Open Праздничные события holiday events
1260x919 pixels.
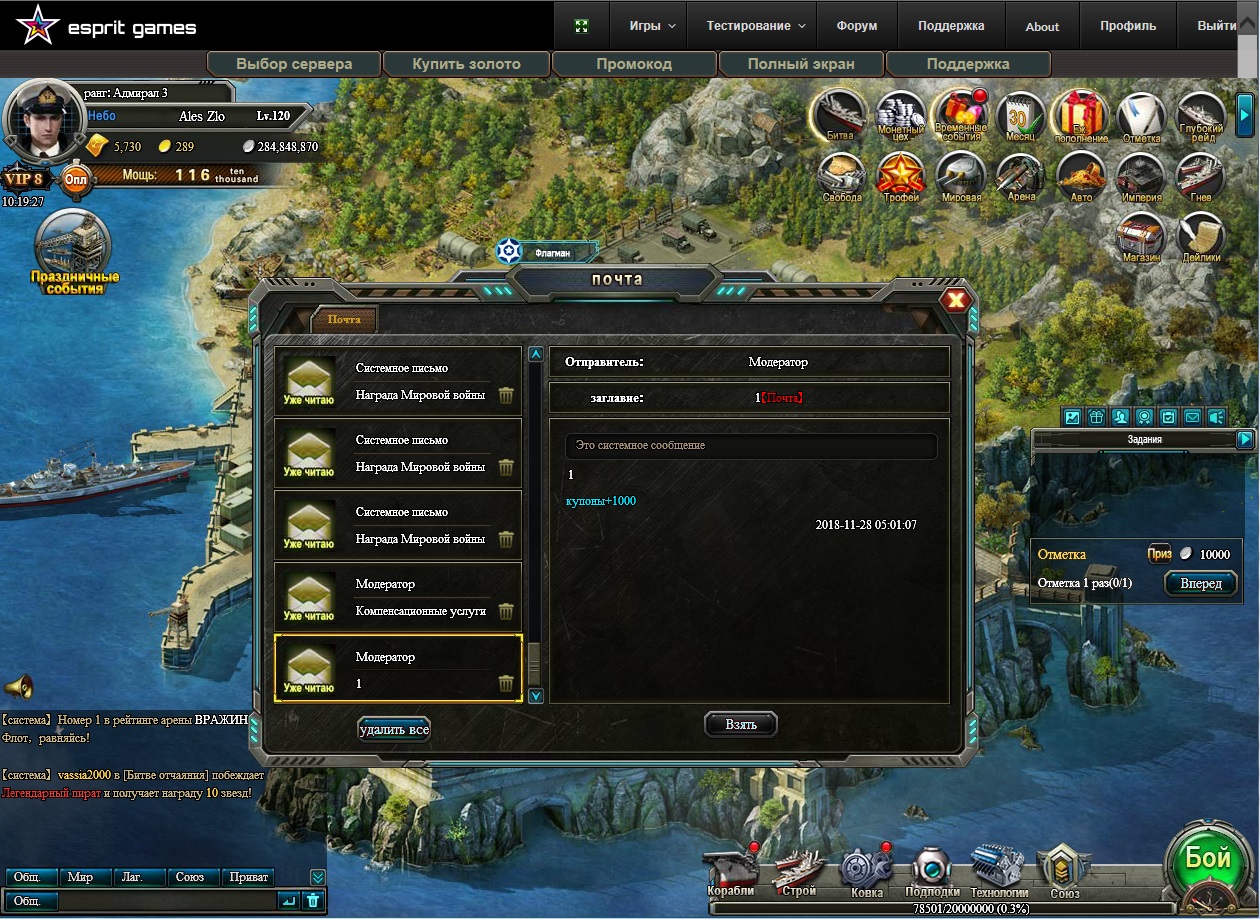[73, 252]
